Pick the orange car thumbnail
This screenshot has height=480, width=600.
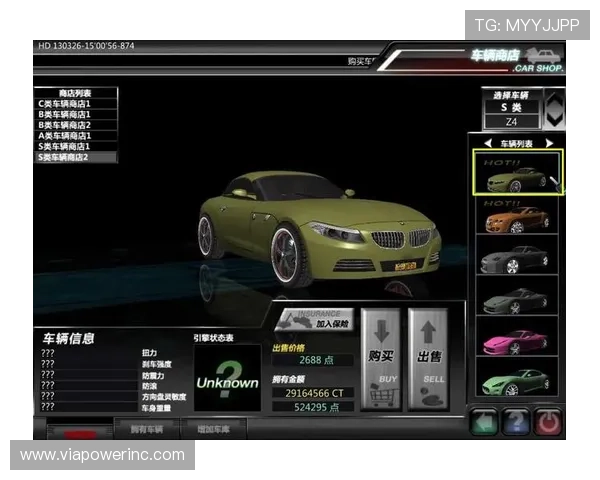click(x=518, y=217)
